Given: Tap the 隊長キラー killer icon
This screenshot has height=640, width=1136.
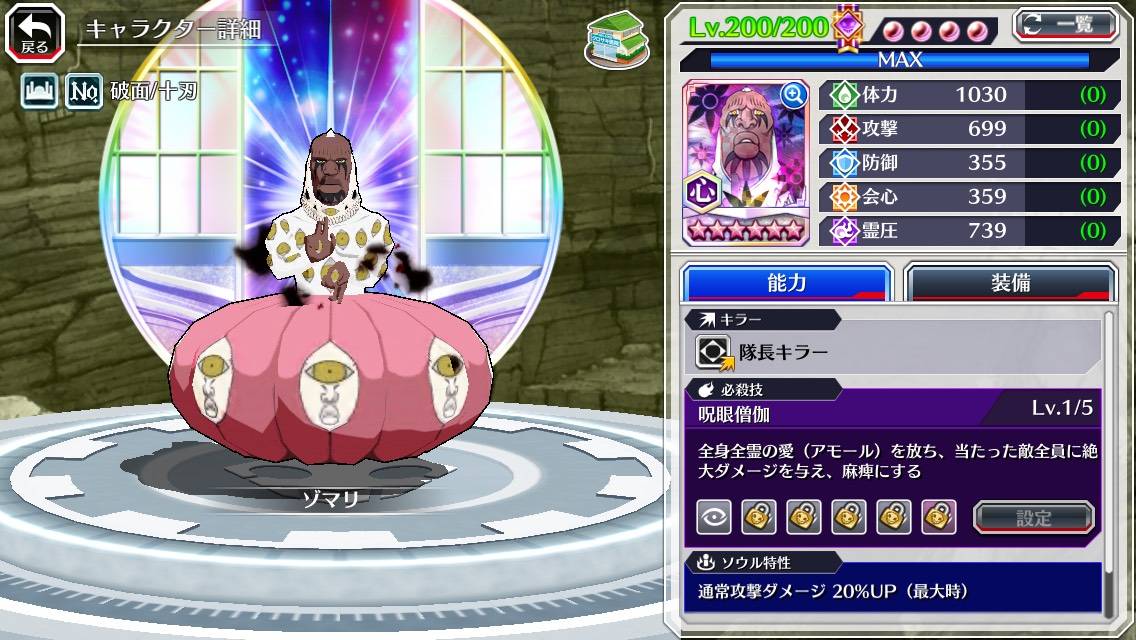Looking at the screenshot, I should tap(715, 352).
